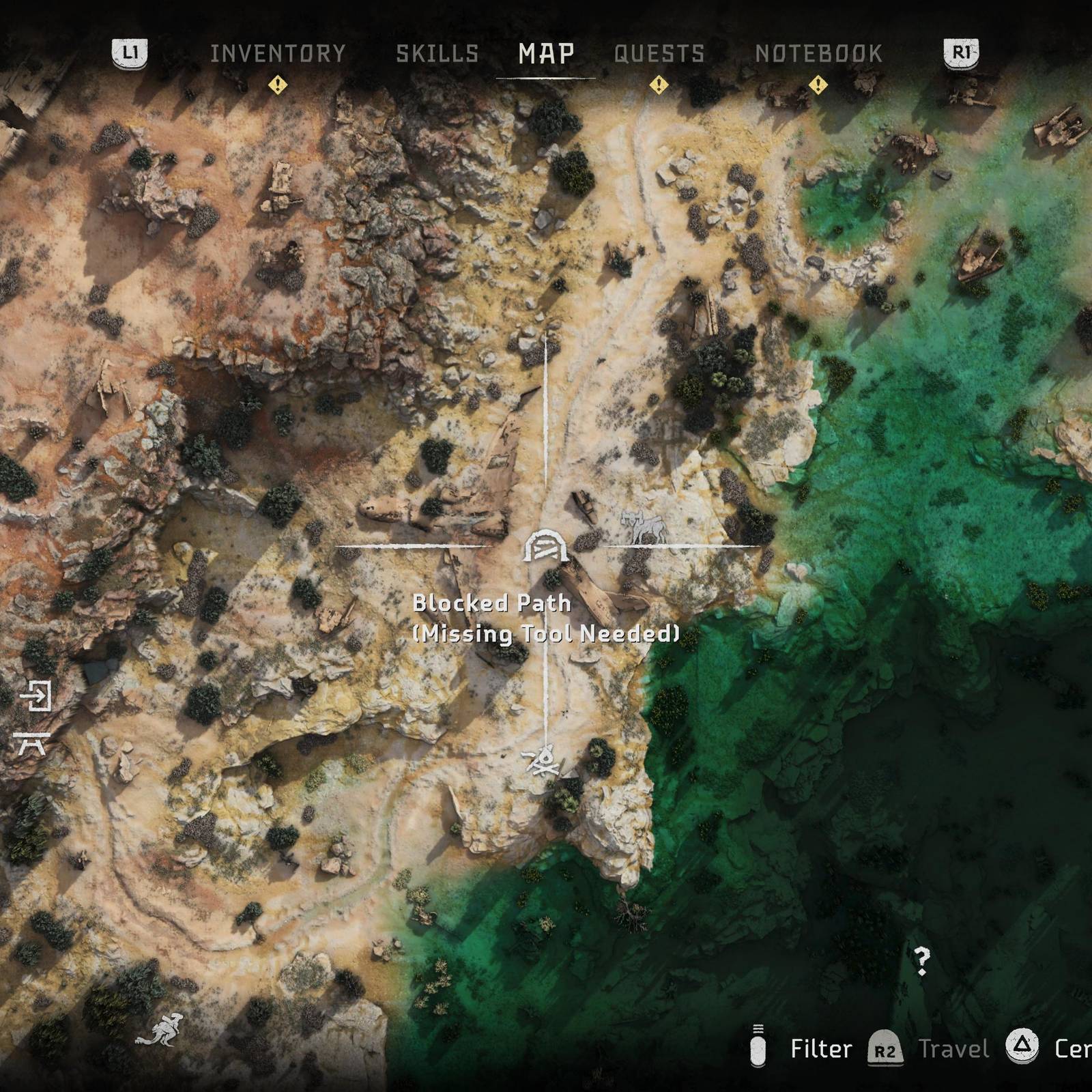The width and height of the screenshot is (1092, 1092).
Task: Select the Blocked Path map marker
Action: [545, 547]
